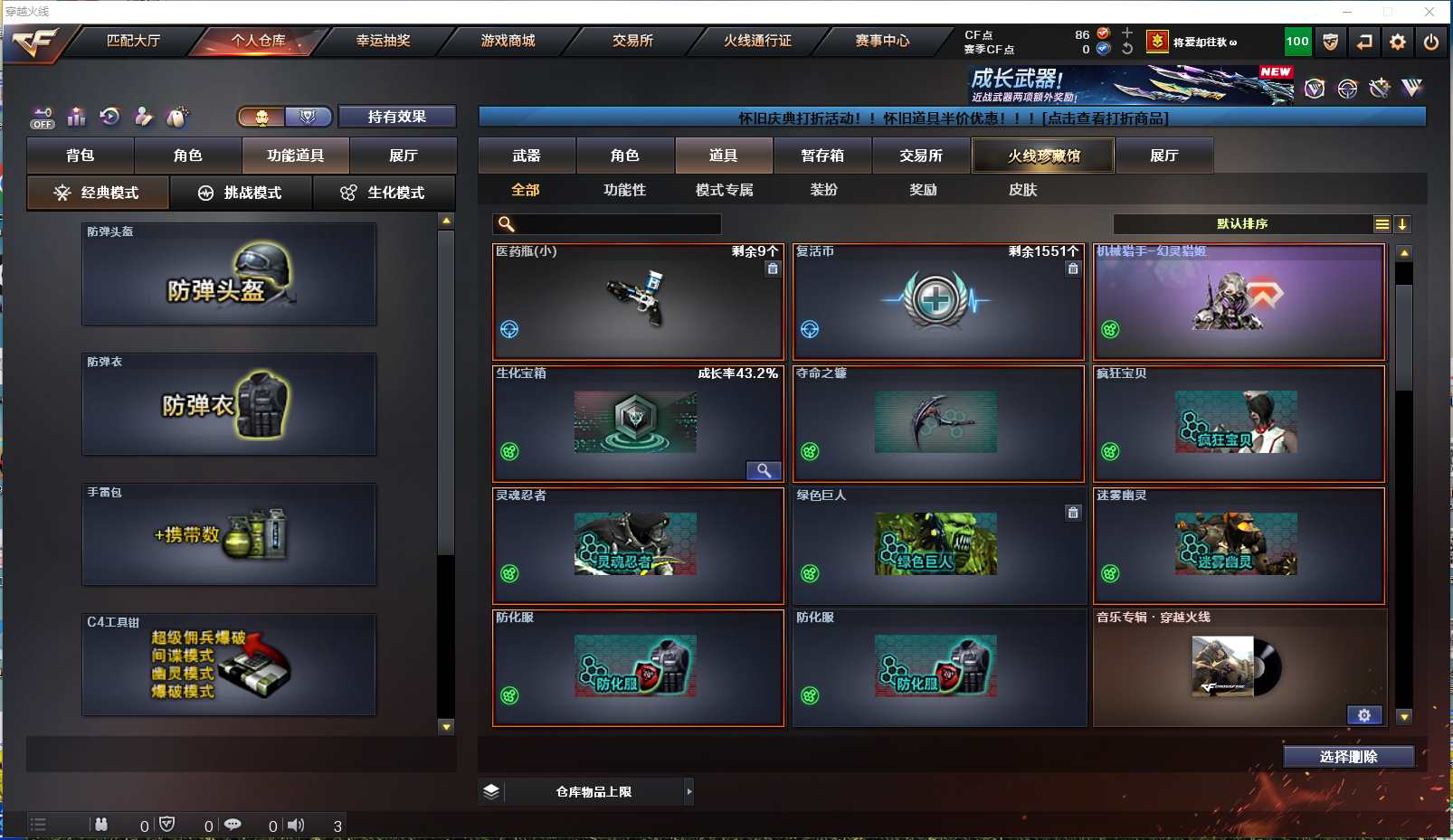Switch to 生化模式 biochemical mode
The height and width of the screenshot is (840, 1453).
[384, 193]
